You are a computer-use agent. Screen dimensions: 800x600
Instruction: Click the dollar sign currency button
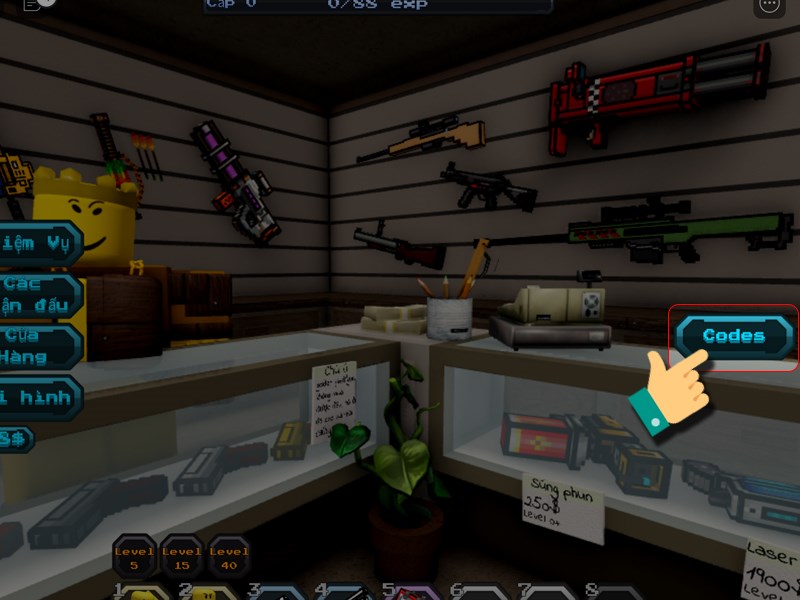pyautogui.click(x=15, y=438)
